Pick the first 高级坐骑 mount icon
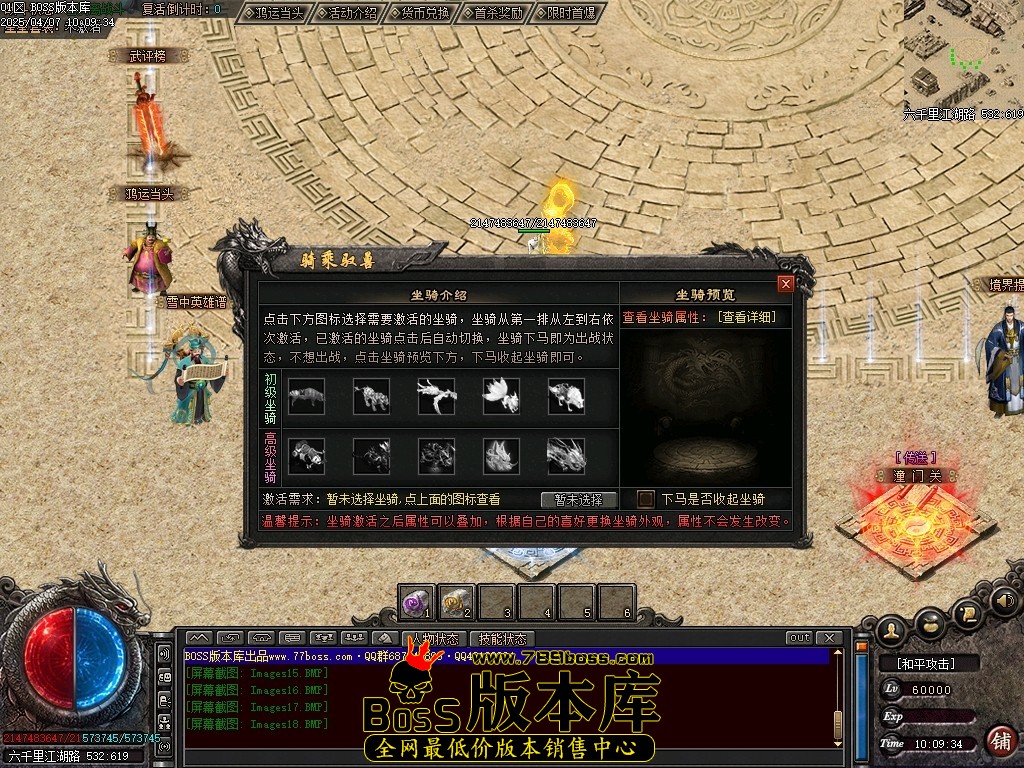 [x=306, y=456]
